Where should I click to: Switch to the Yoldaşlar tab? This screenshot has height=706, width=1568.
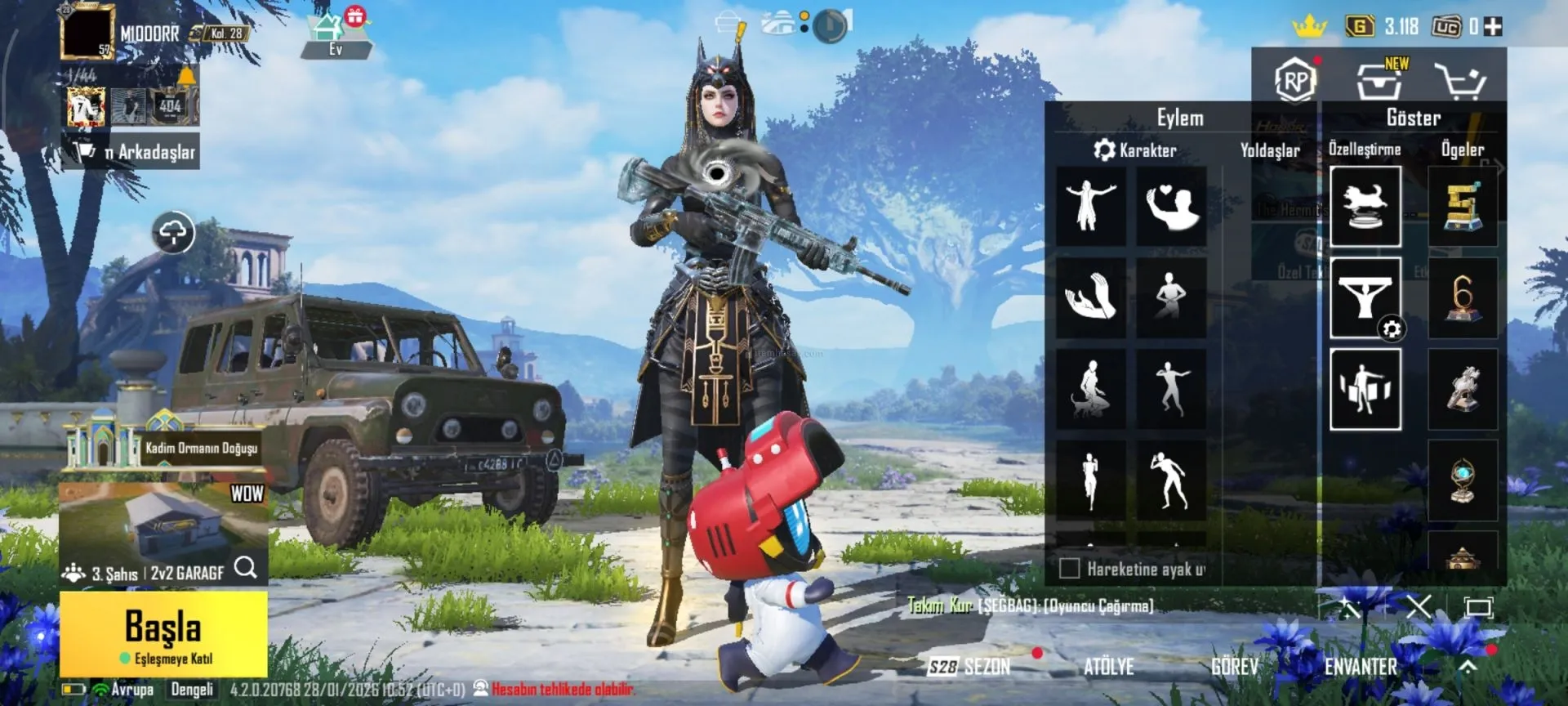(1270, 150)
